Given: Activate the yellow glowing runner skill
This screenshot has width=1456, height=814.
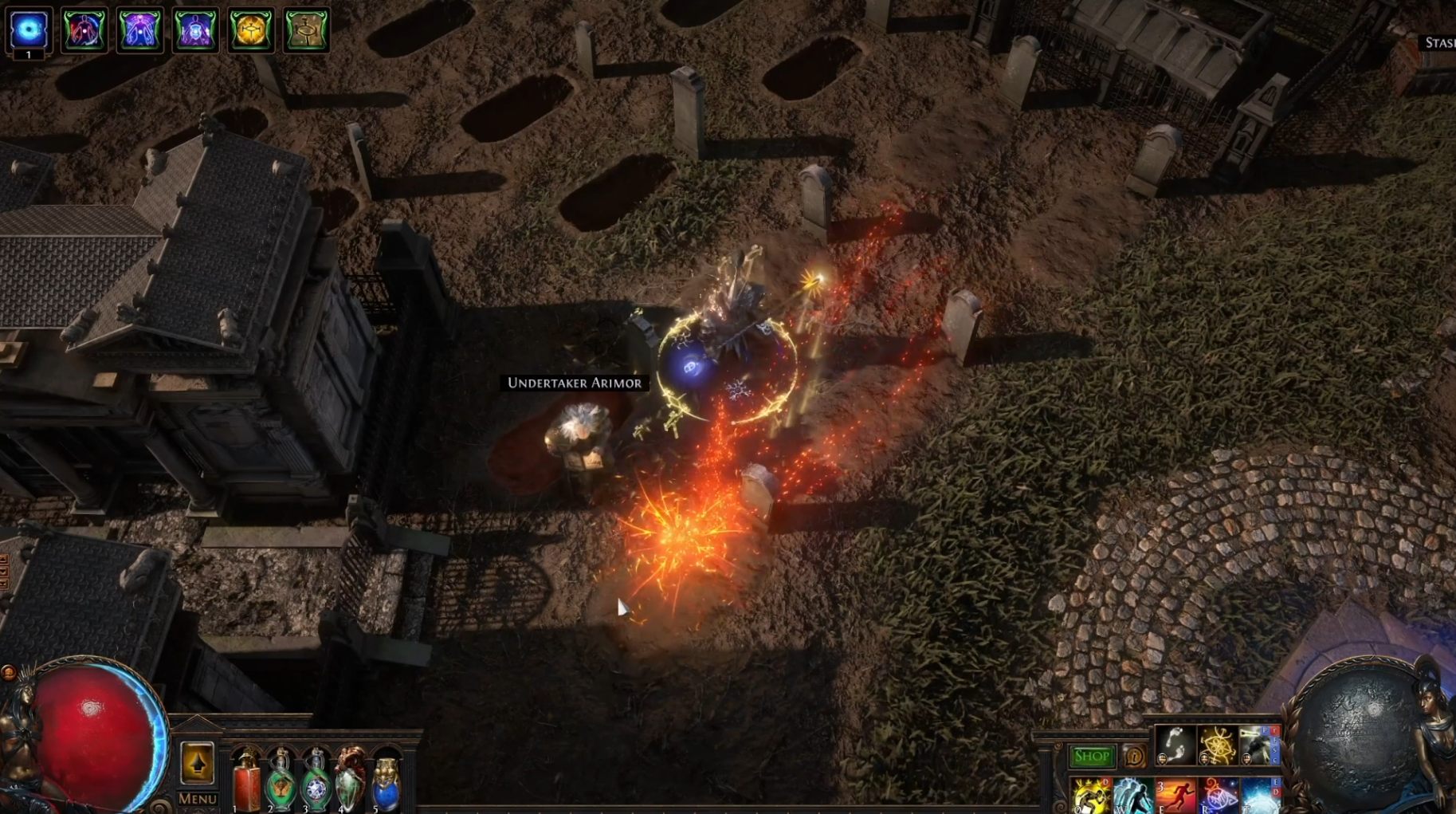Looking at the screenshot, I should tap(1090, 796).
